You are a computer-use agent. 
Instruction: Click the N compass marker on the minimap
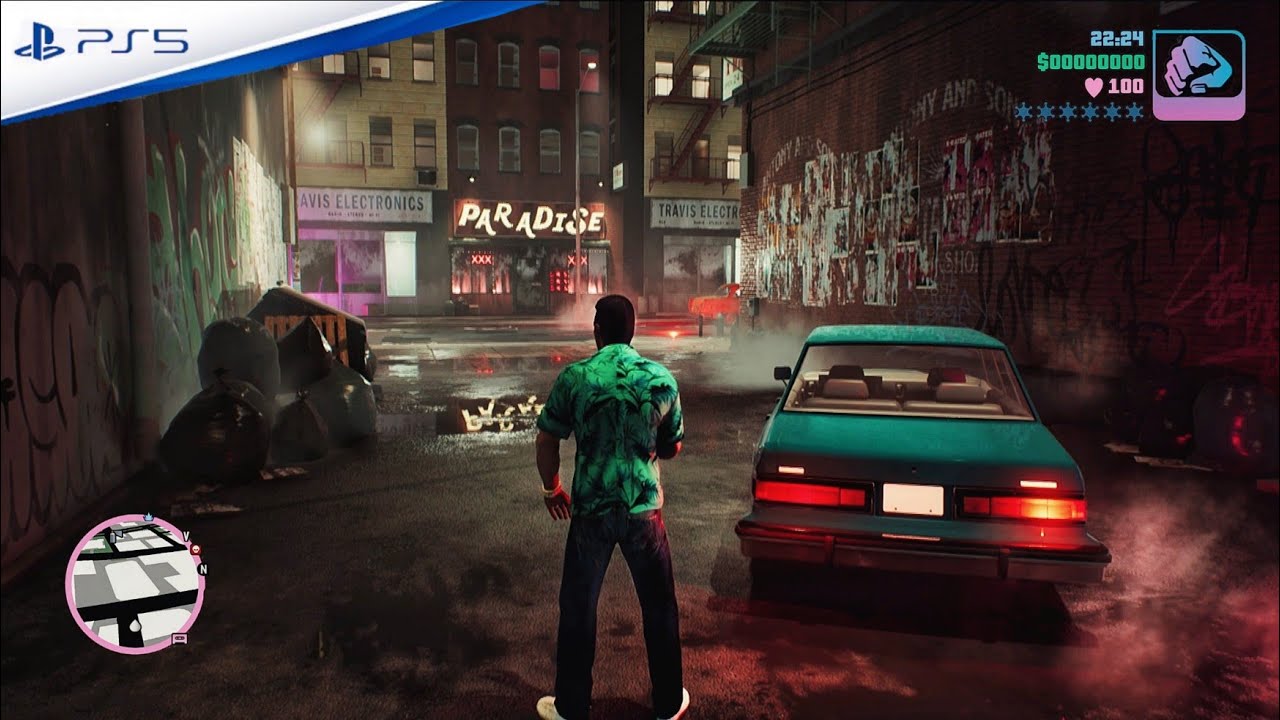202,568
